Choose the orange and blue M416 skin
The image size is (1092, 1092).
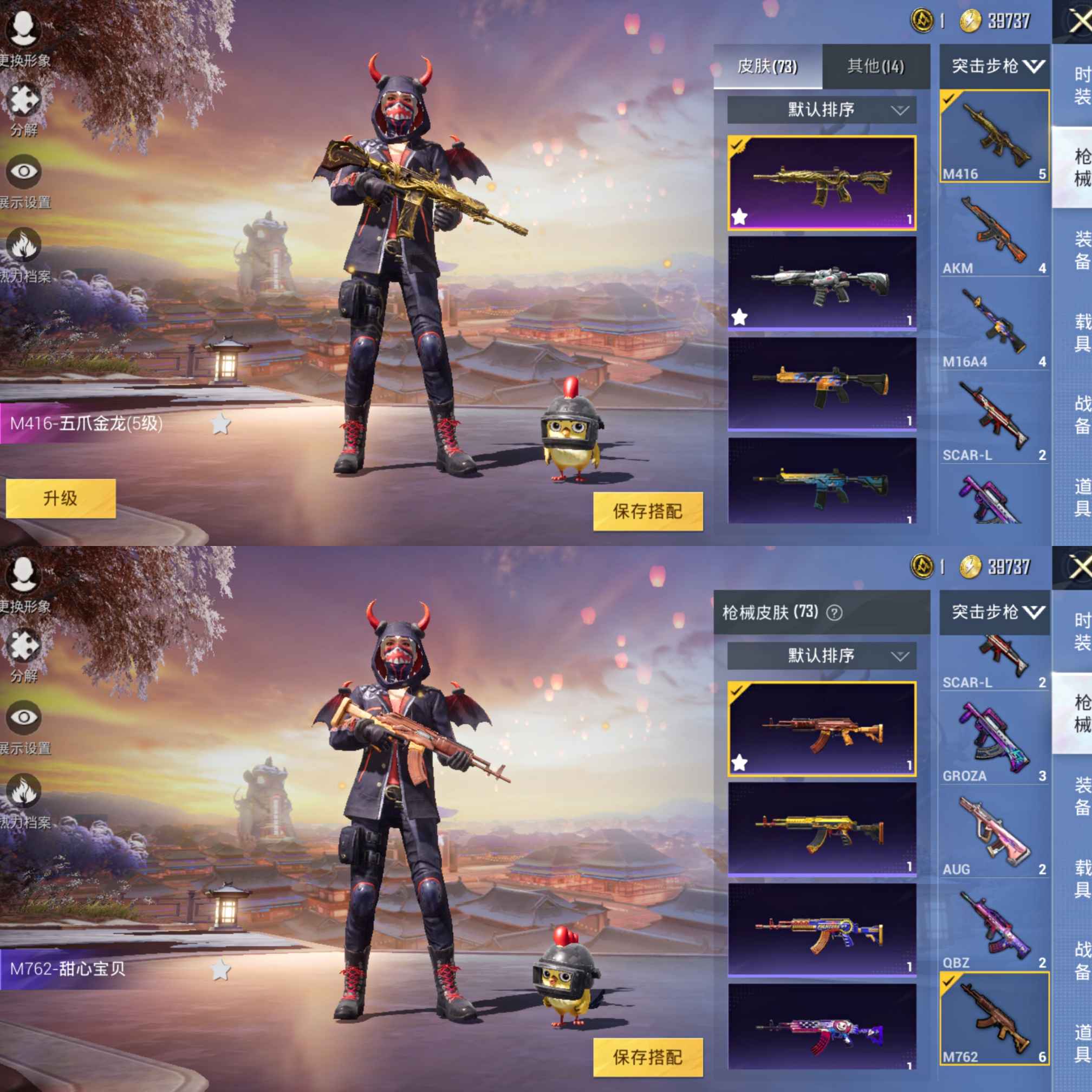click(821, 384)
